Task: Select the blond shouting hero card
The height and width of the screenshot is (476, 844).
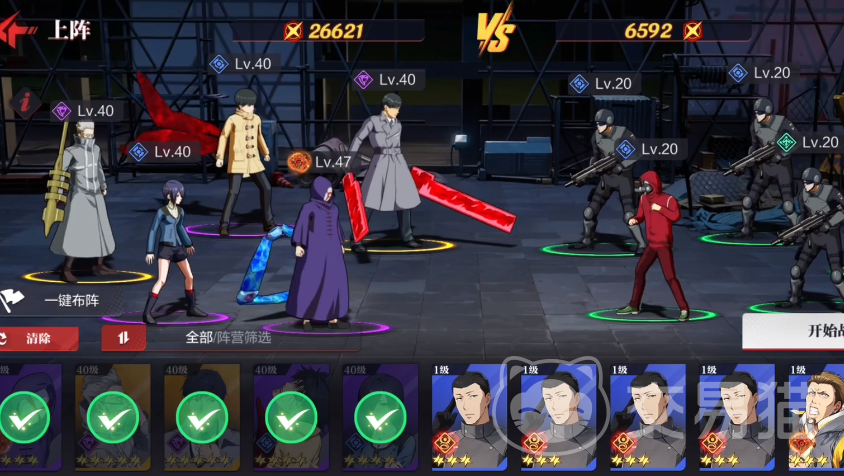Action: tap(816, 416)
